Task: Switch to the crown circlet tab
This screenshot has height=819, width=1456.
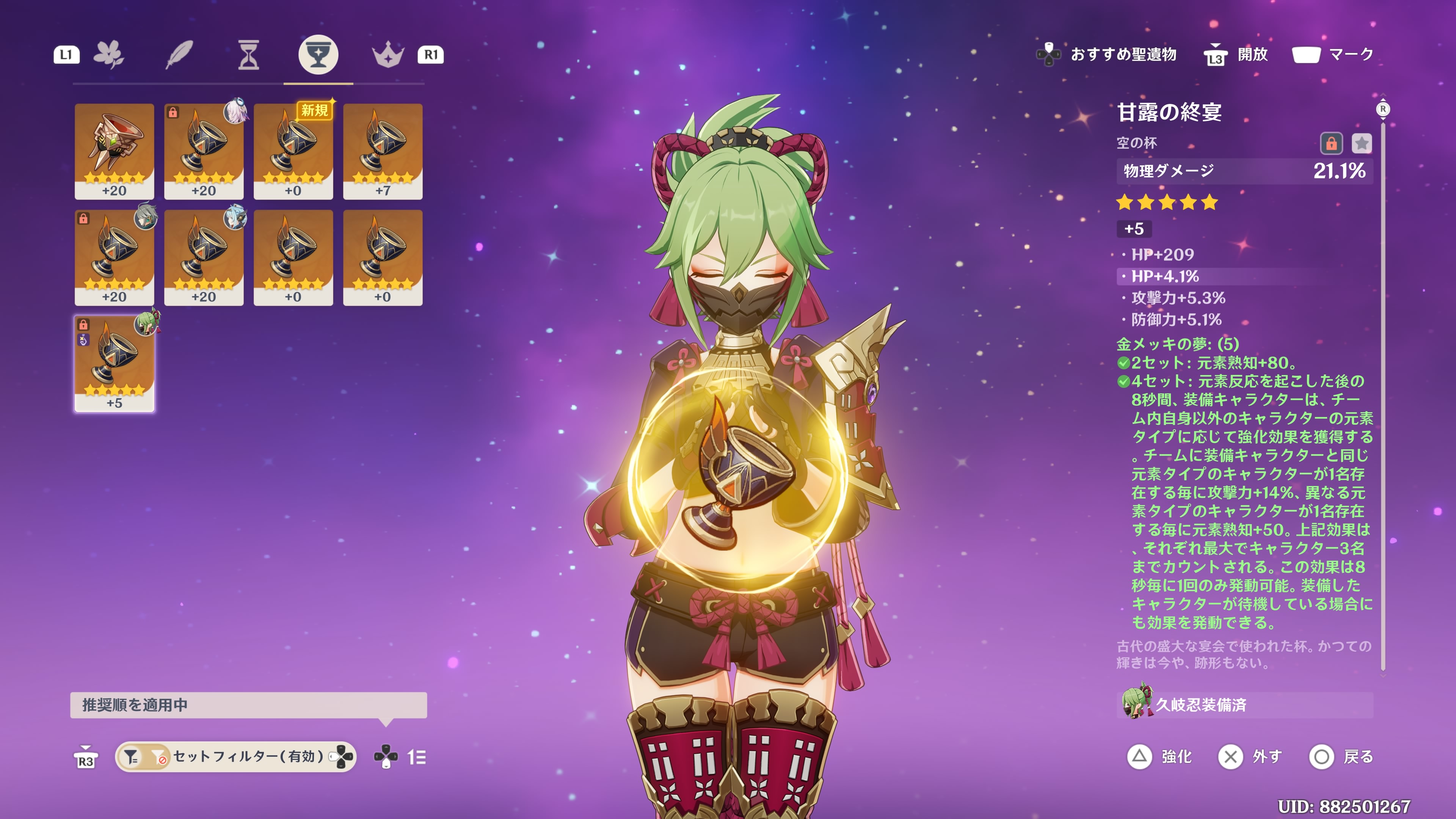Action: click(x=388, y=55)
